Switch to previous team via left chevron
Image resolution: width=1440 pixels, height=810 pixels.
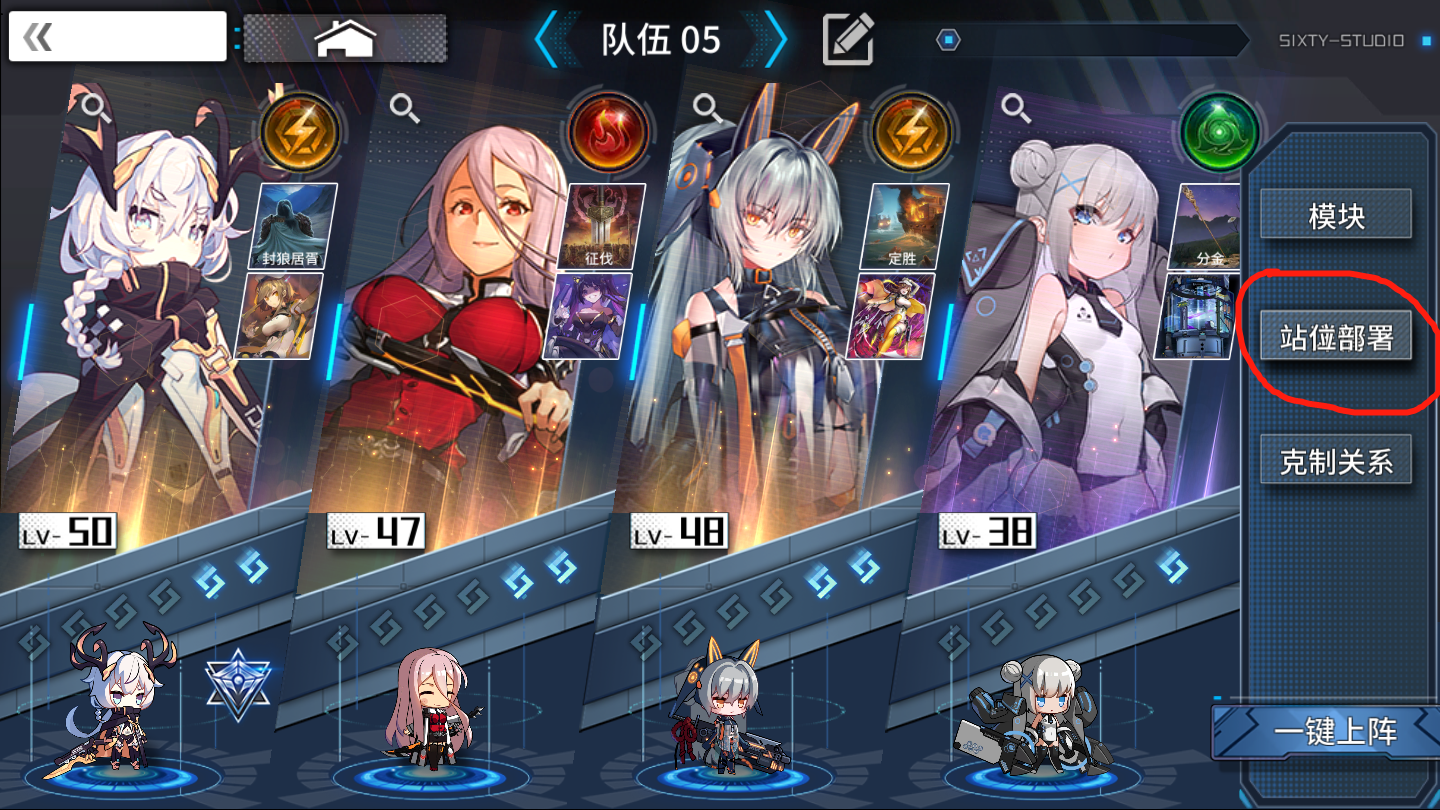[548, 40]
